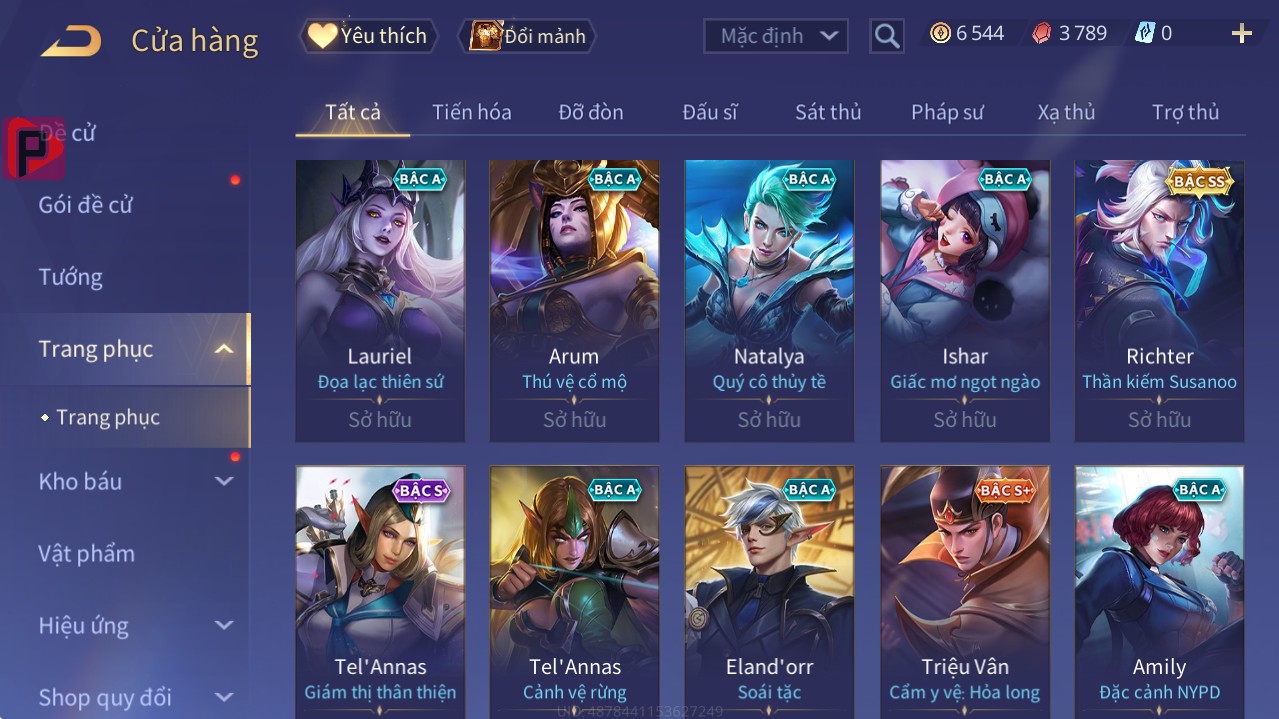1279x719 pixels.
Task: Open the Yêu thích favorites list
Action: click(368, 36)
